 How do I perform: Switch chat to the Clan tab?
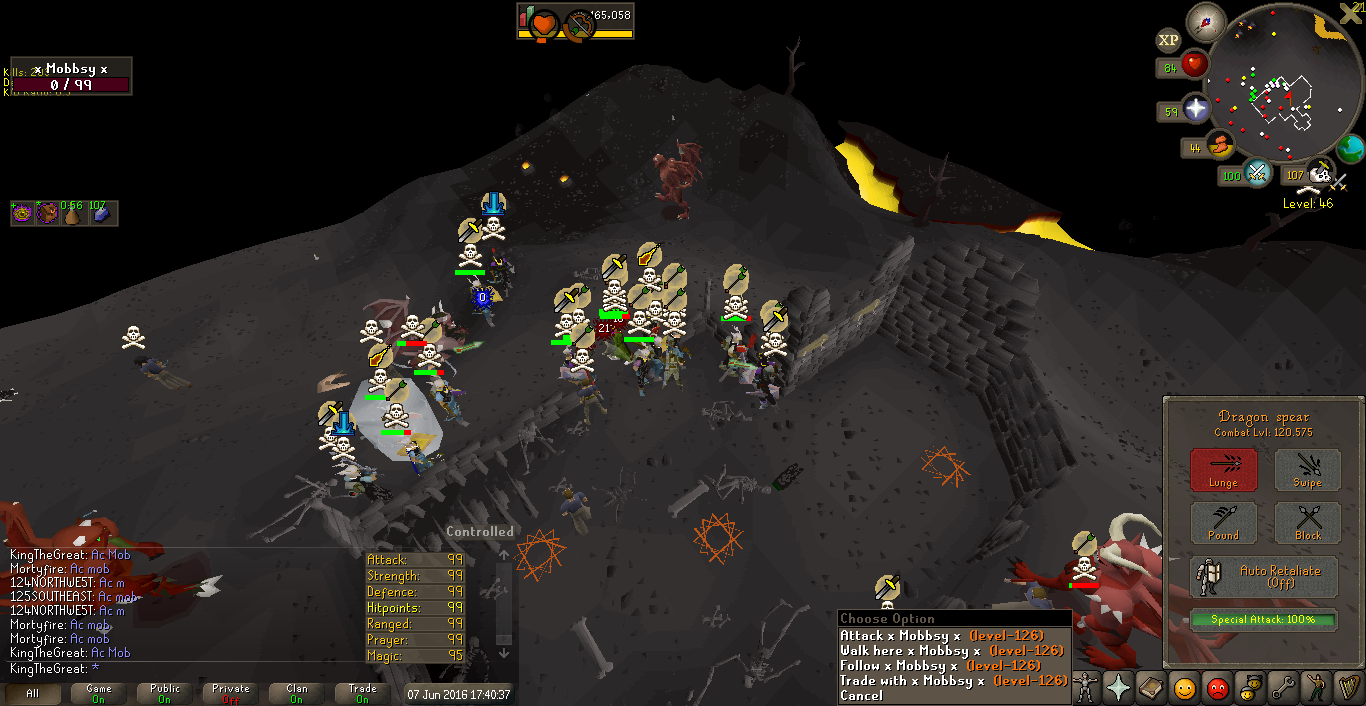(x=297, y=693)
